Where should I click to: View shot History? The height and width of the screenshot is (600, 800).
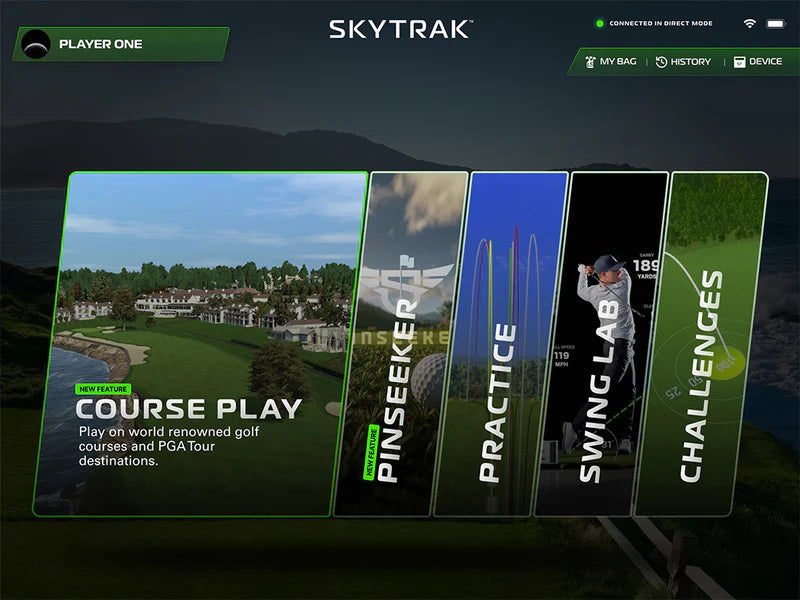tap(683, 62)
